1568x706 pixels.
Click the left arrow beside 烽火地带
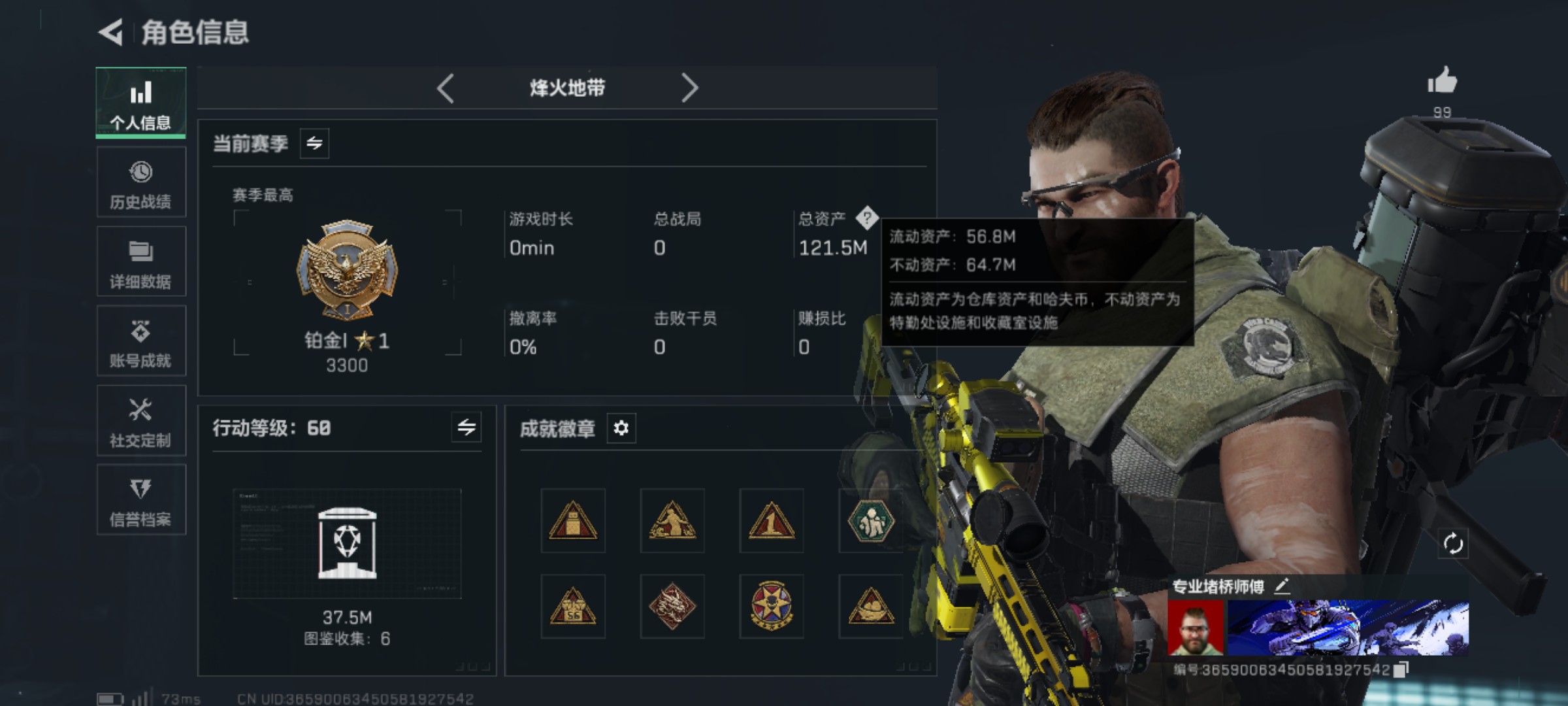446,88
